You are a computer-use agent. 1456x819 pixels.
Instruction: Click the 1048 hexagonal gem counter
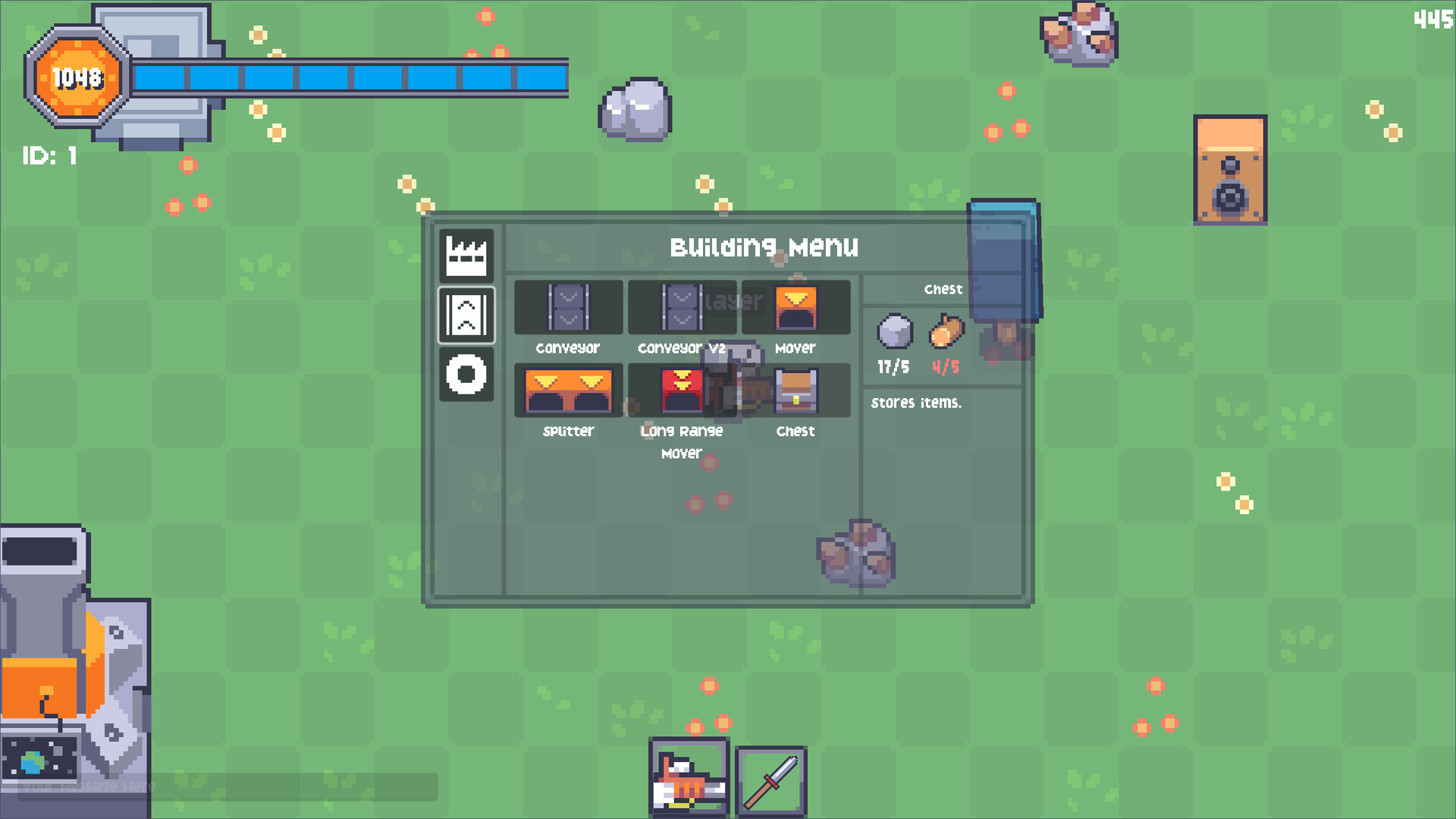click(78, 77)
